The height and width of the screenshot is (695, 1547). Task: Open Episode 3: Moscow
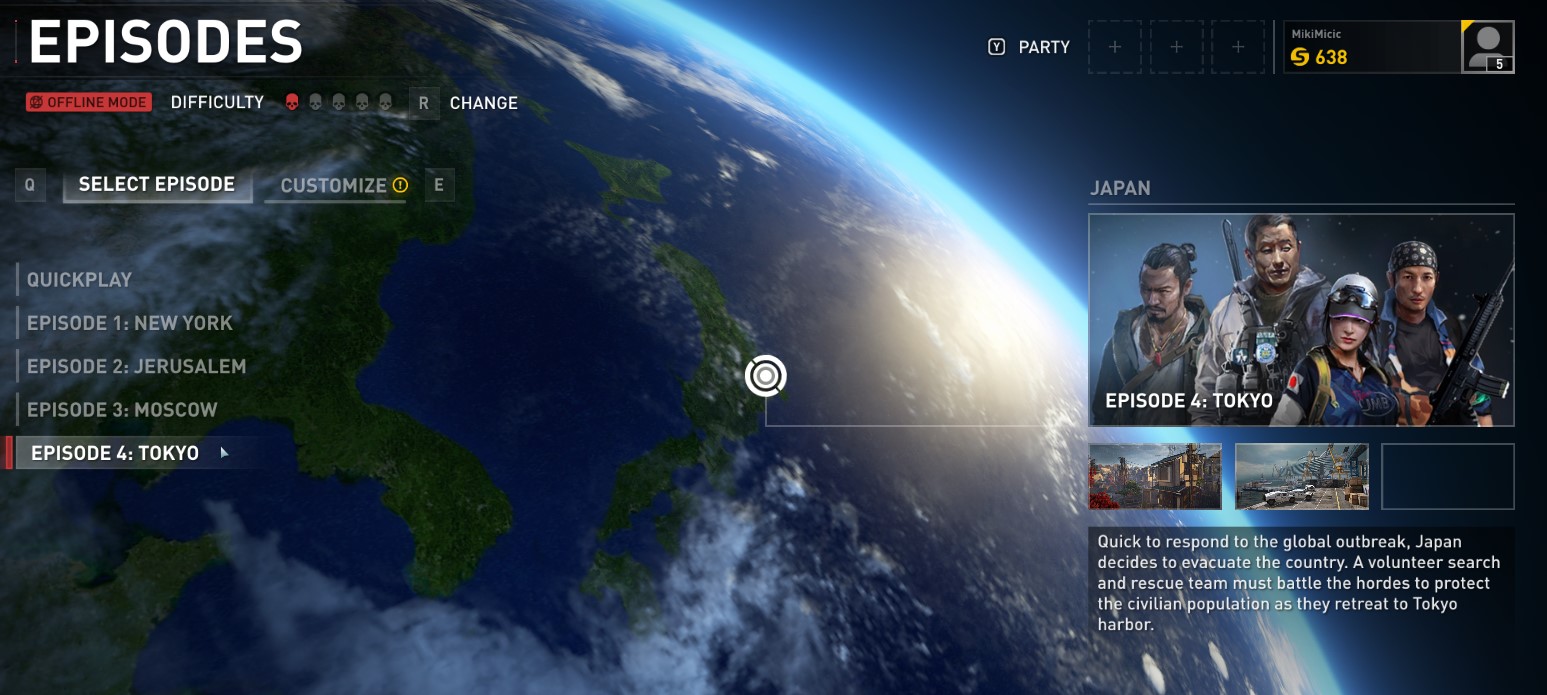pos(122,410)
